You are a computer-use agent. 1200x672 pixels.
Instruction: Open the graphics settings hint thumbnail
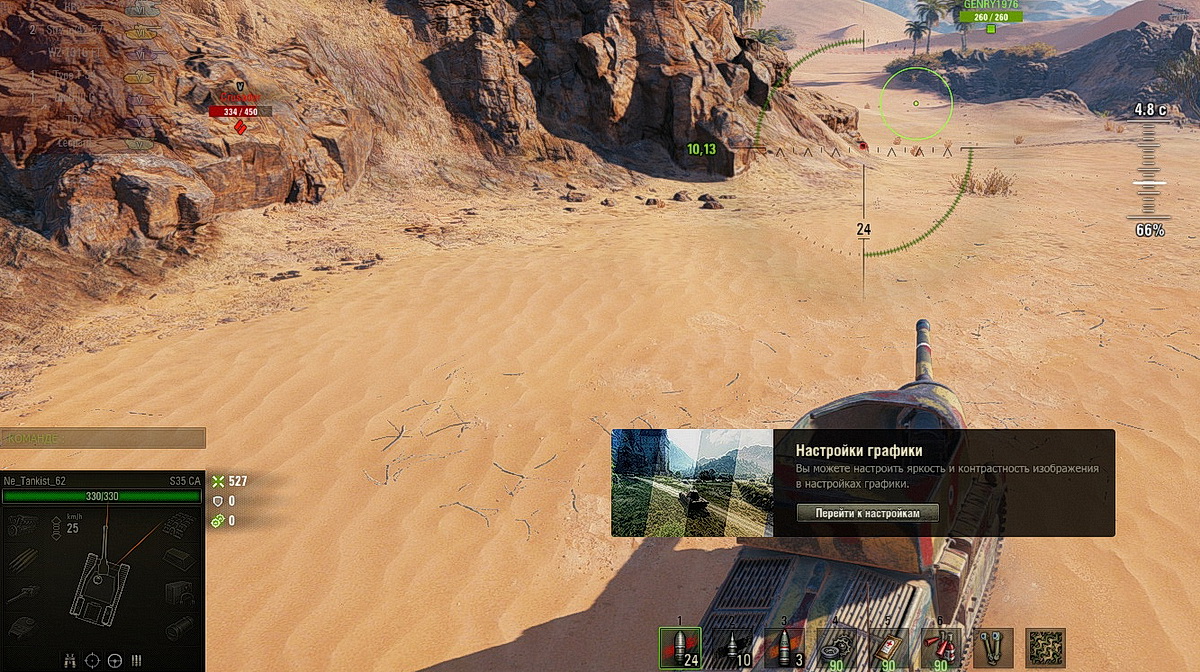692,483
